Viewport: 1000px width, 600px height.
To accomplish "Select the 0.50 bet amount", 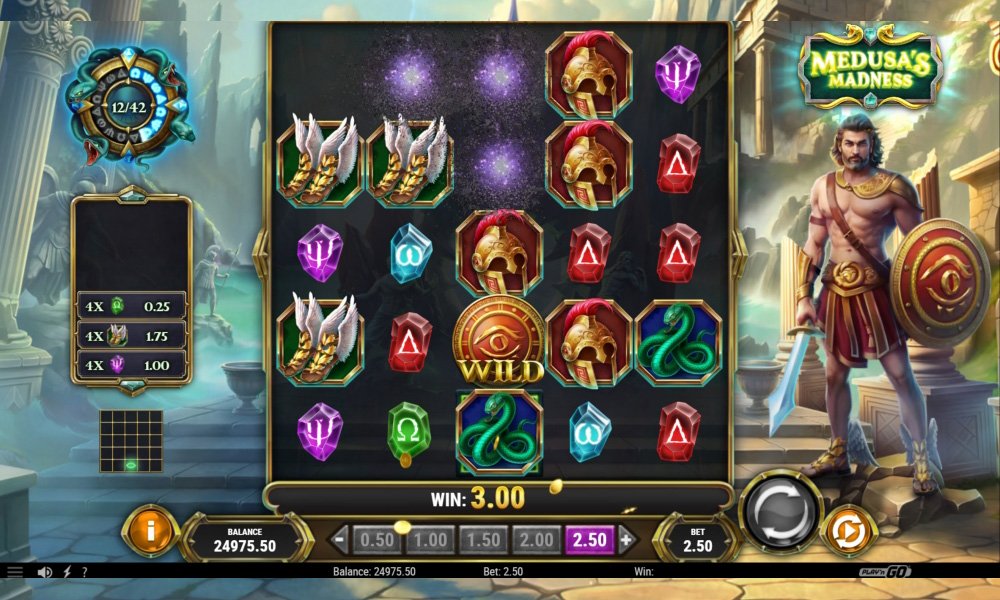I will tap(377, 540).
